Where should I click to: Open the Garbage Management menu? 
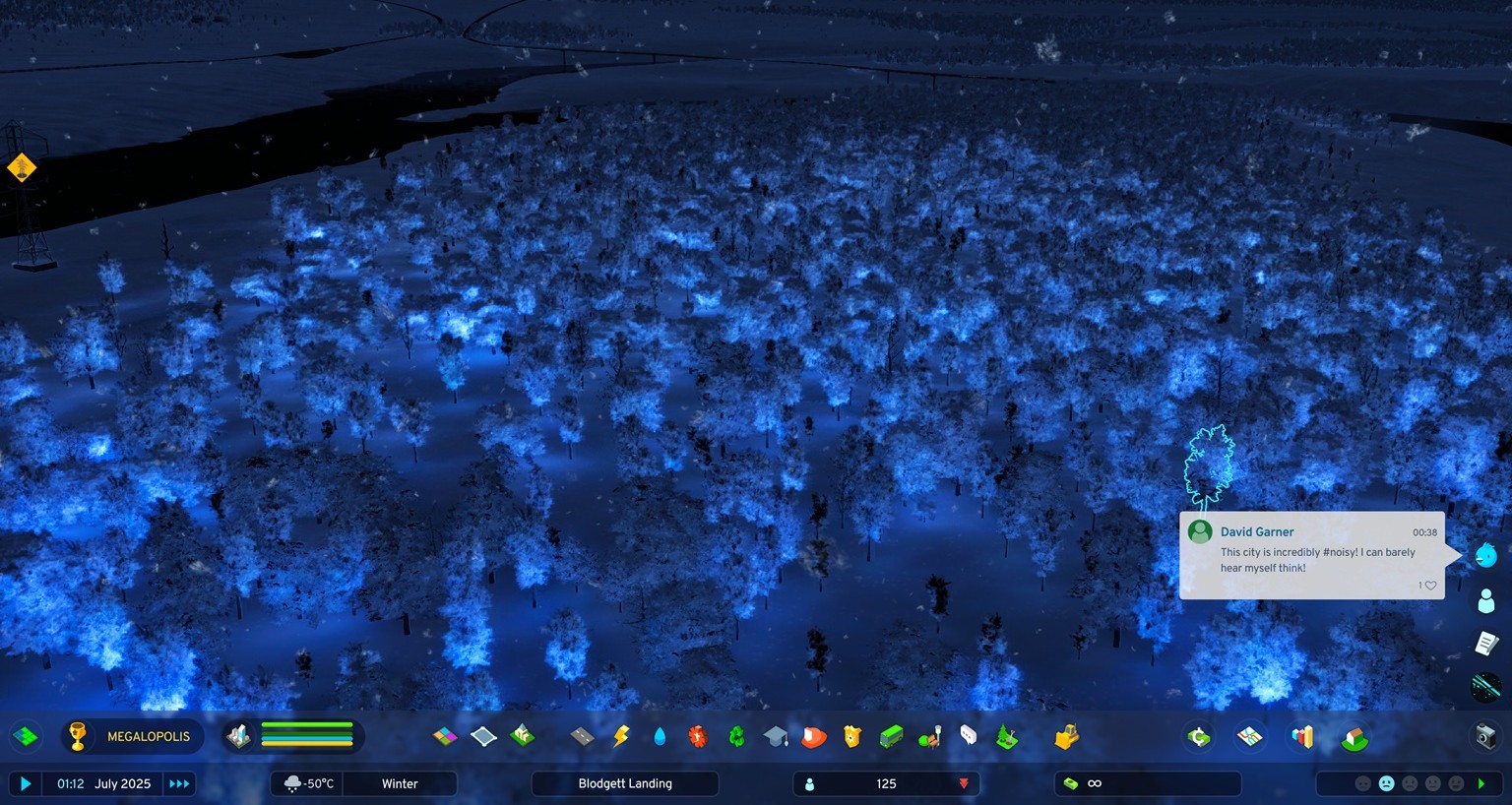(736, 736)
